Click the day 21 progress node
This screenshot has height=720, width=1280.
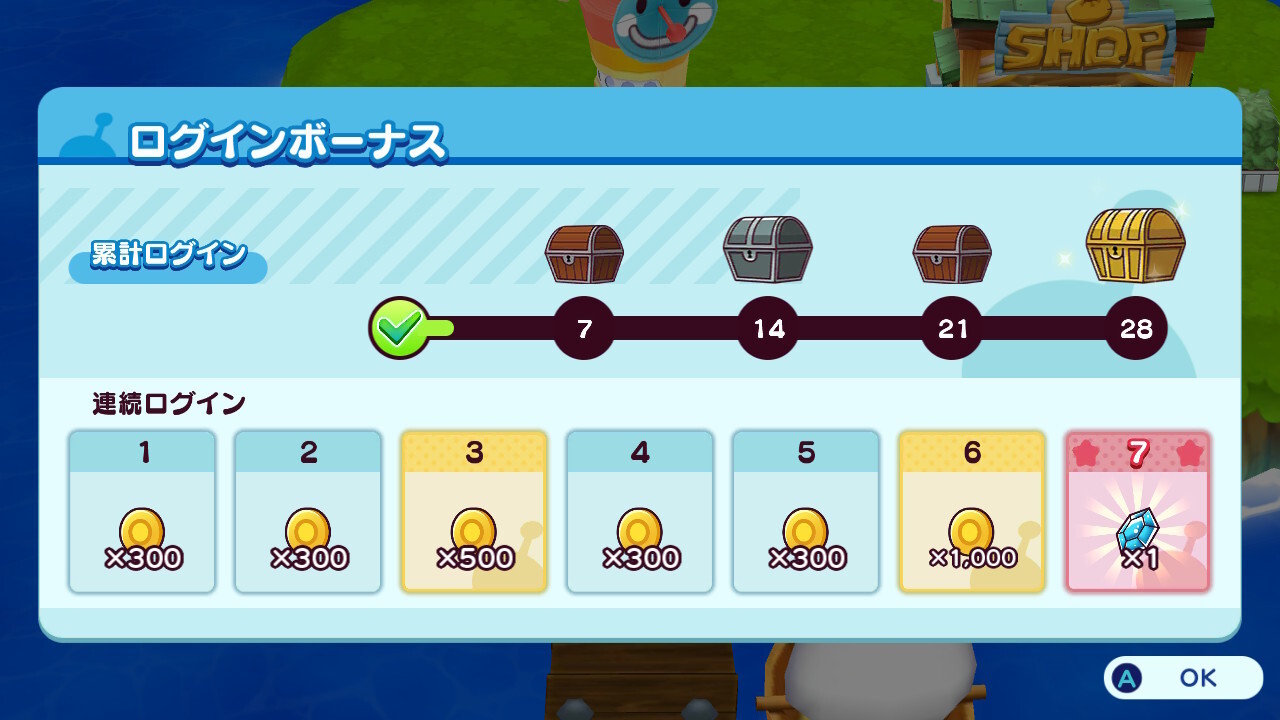point(951,328)
